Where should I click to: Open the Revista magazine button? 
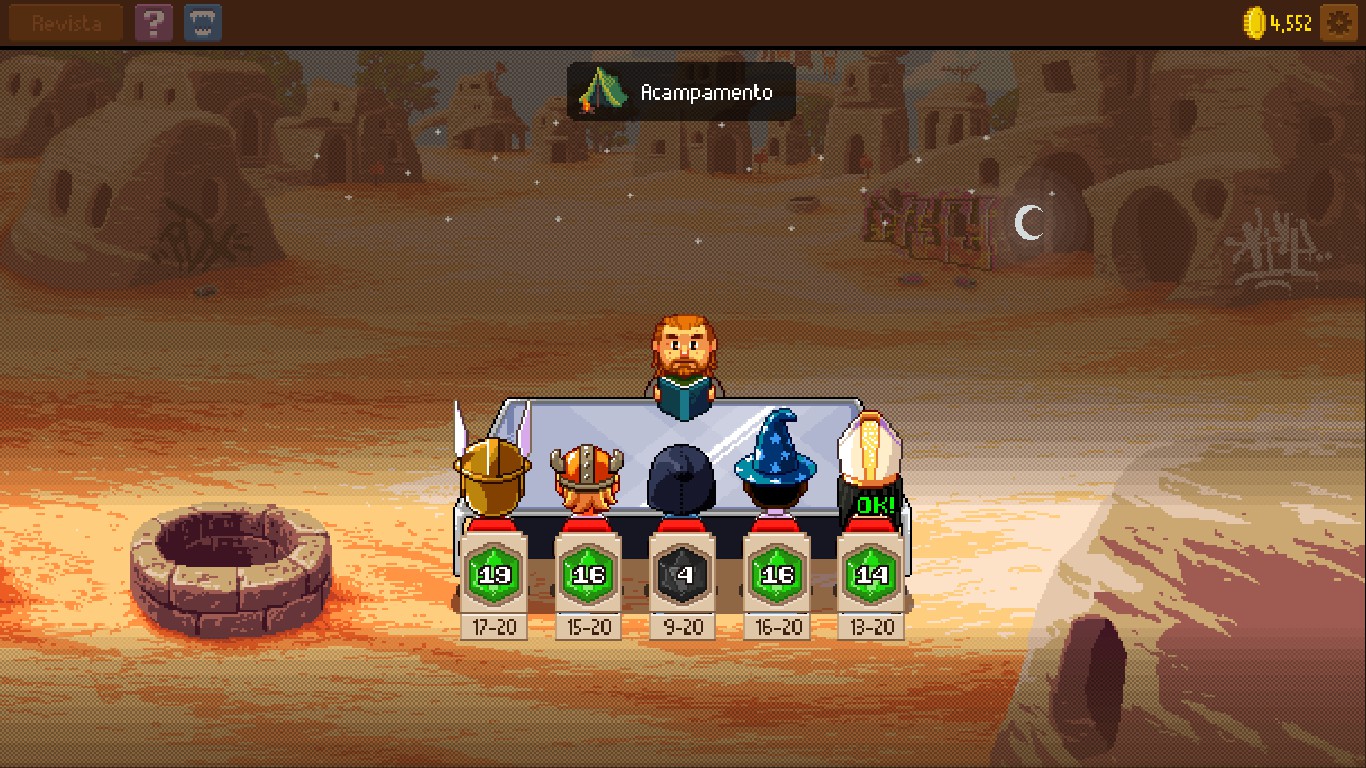click(64, 22)
